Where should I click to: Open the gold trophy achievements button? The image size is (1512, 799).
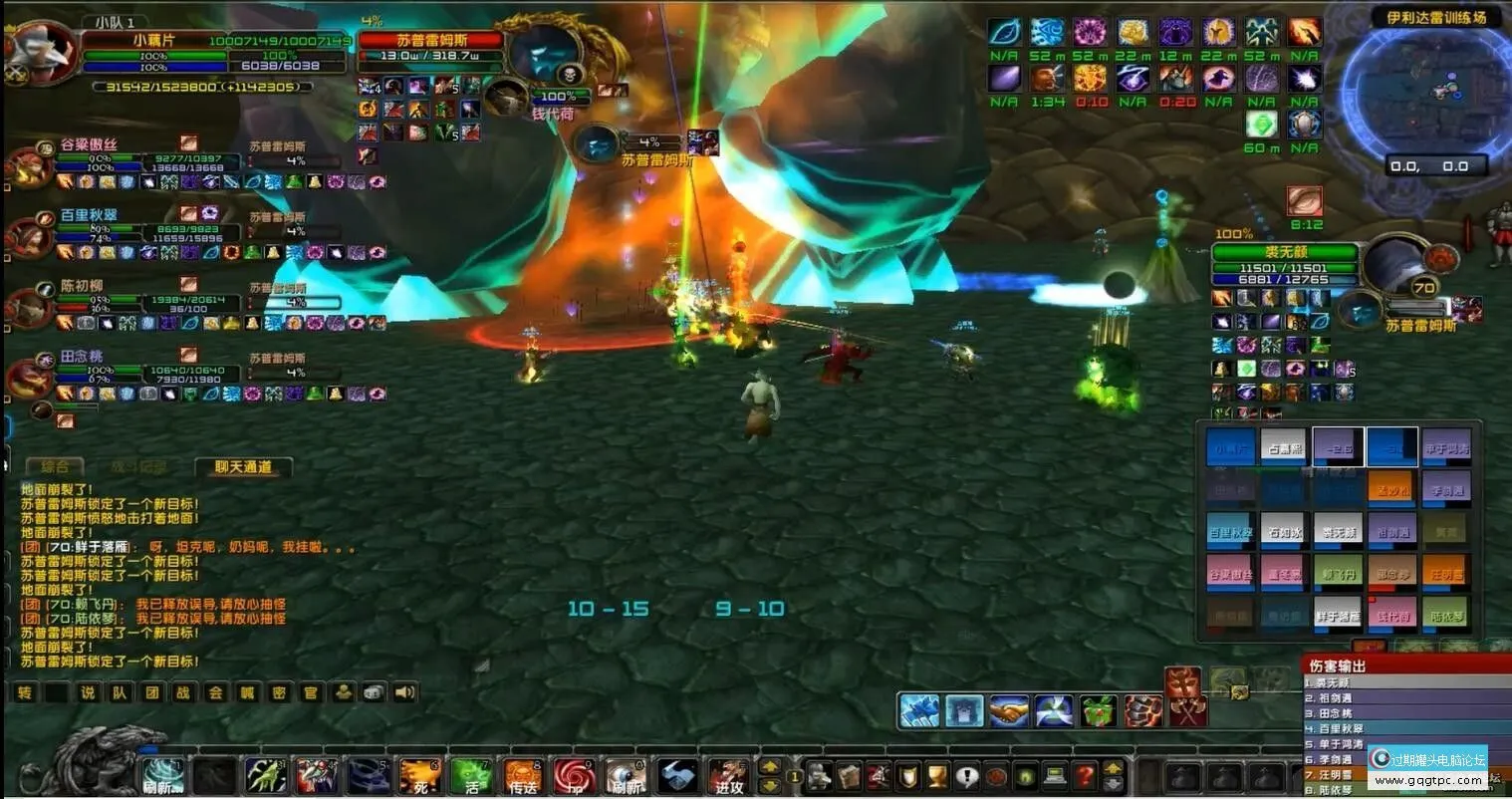point(936,775)
